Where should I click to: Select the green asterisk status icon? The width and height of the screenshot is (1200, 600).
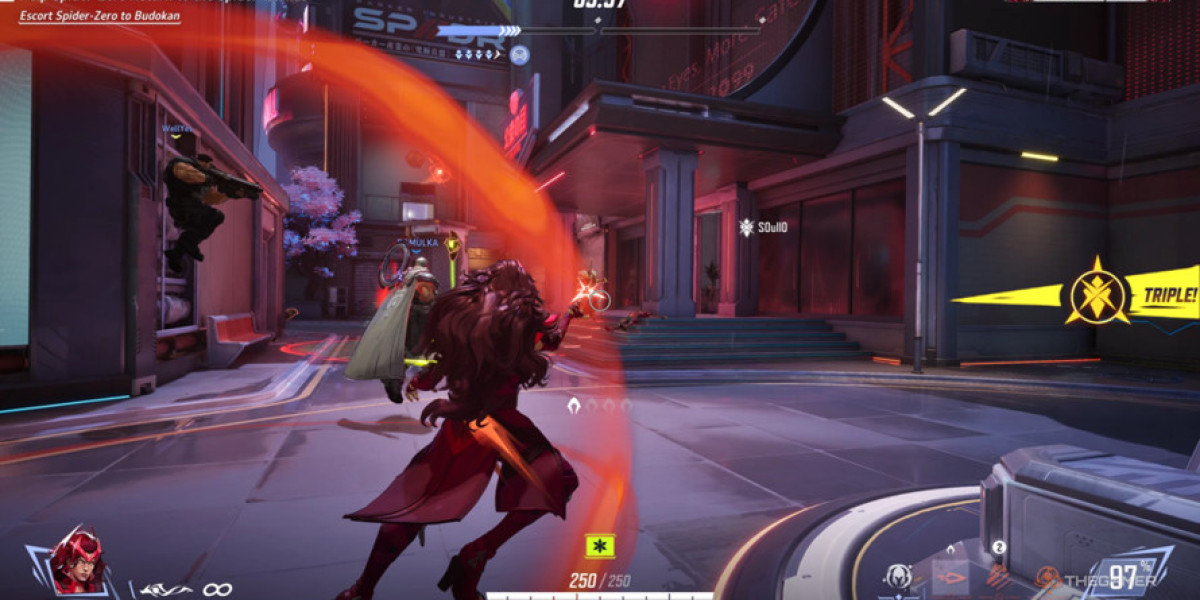point(599,546)
